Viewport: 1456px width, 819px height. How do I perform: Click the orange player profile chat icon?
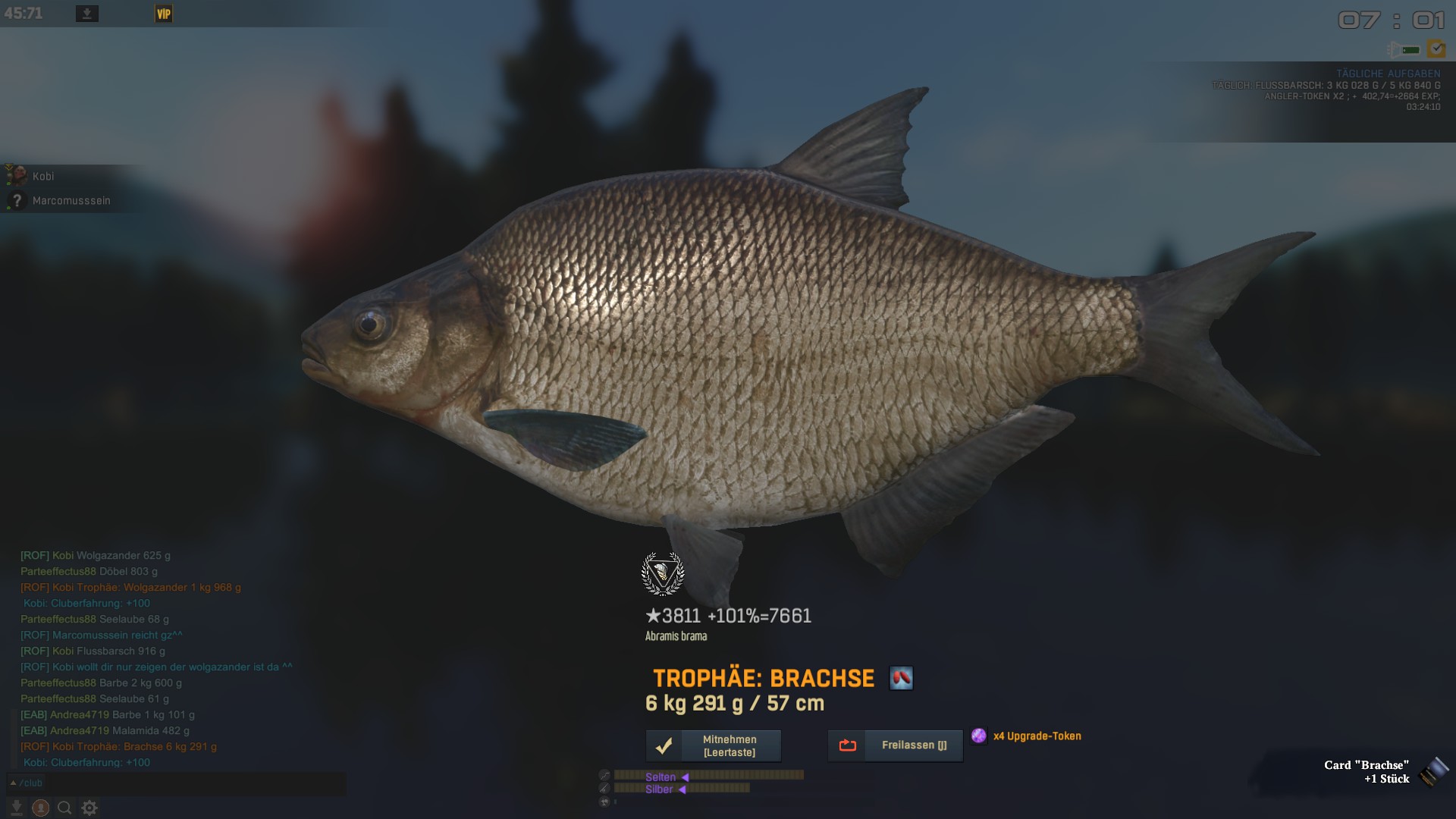point(41,808)
